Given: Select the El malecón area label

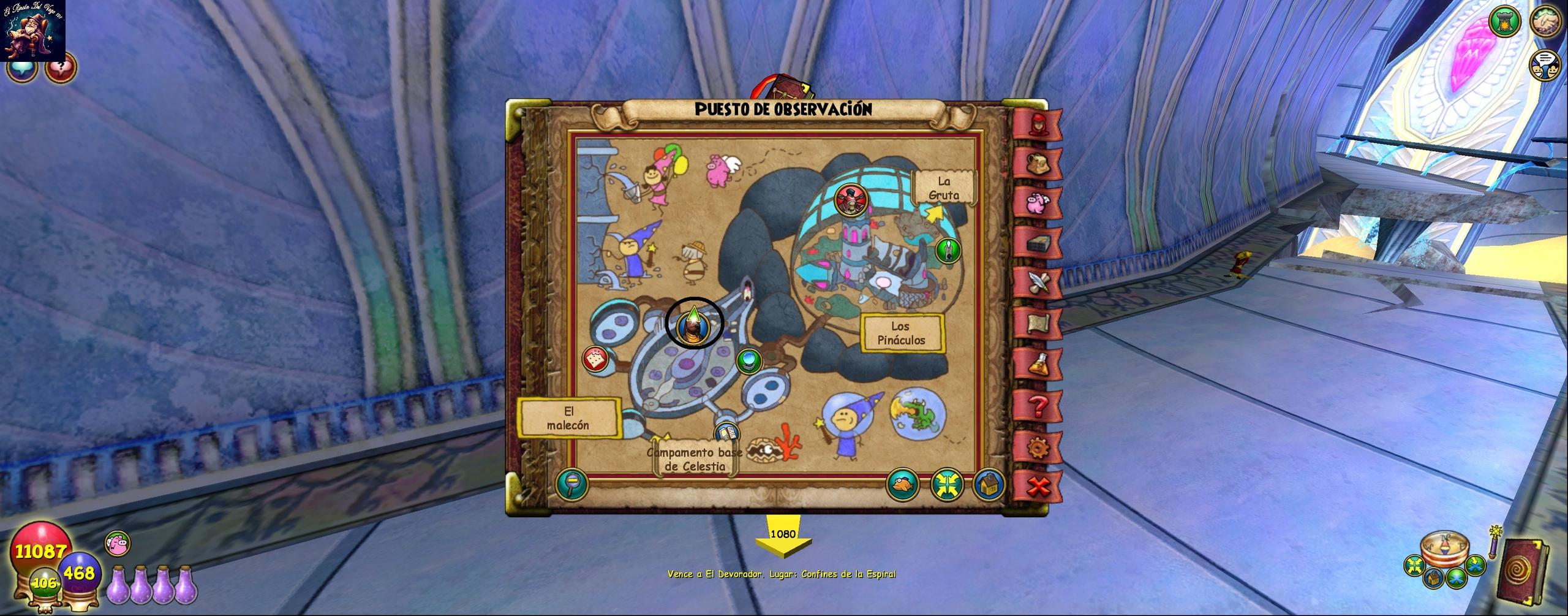Looking at the screenshot, I should (x=568, y=418).
